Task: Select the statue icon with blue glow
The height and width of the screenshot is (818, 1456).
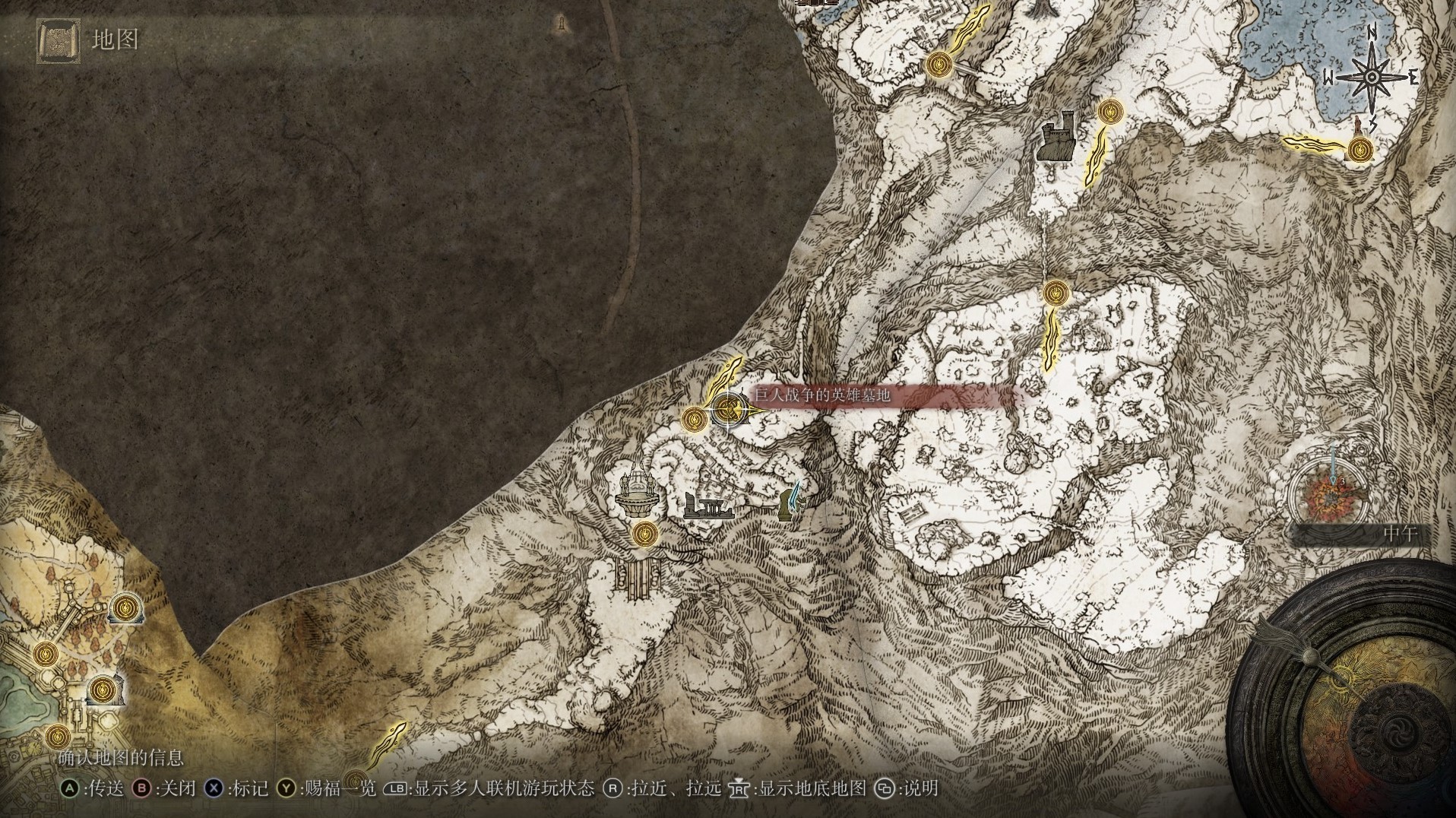Action: pos(791,502)
